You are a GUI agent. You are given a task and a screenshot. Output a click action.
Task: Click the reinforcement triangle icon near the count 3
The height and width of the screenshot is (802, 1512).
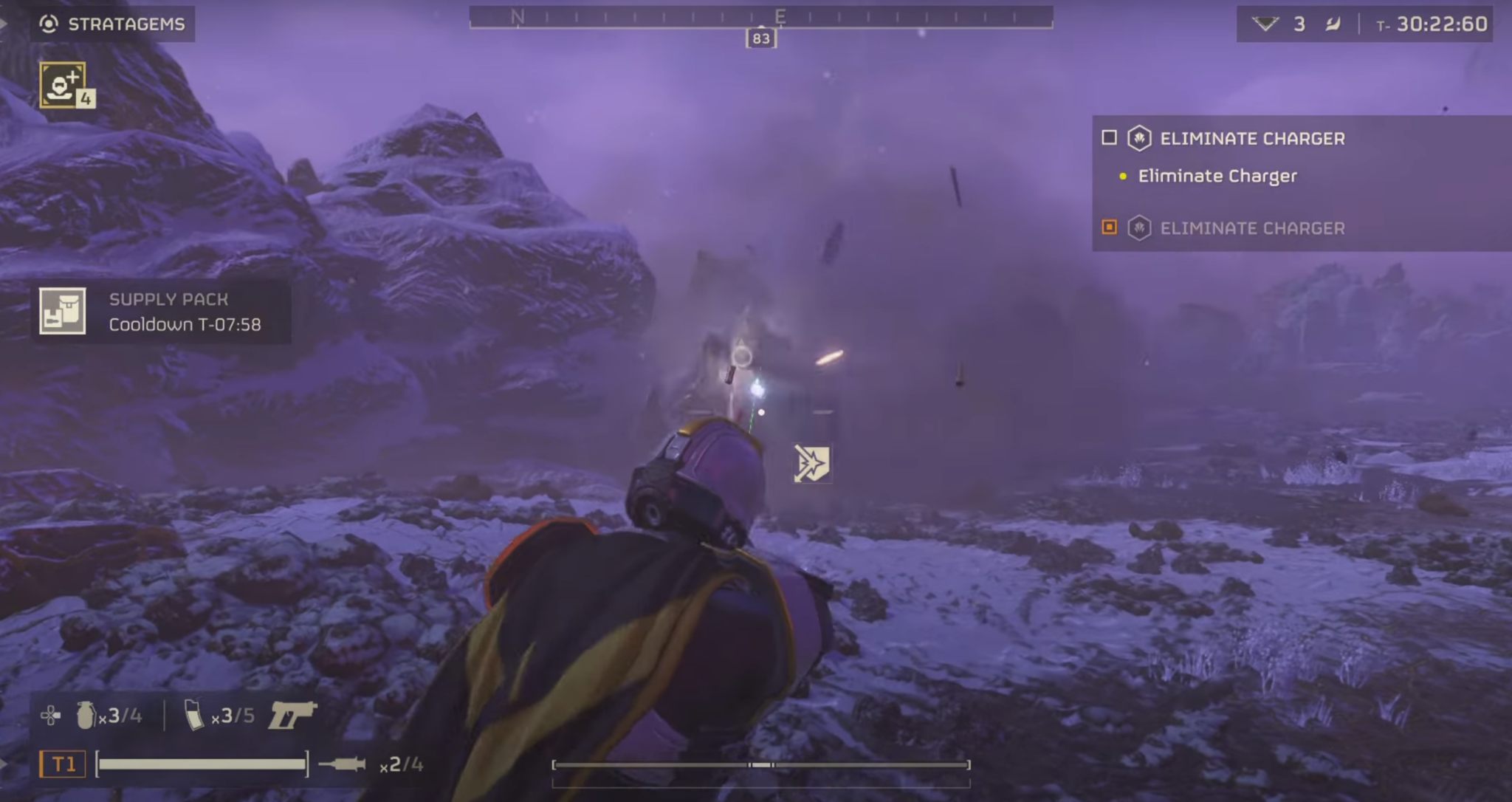point(1268,23)
